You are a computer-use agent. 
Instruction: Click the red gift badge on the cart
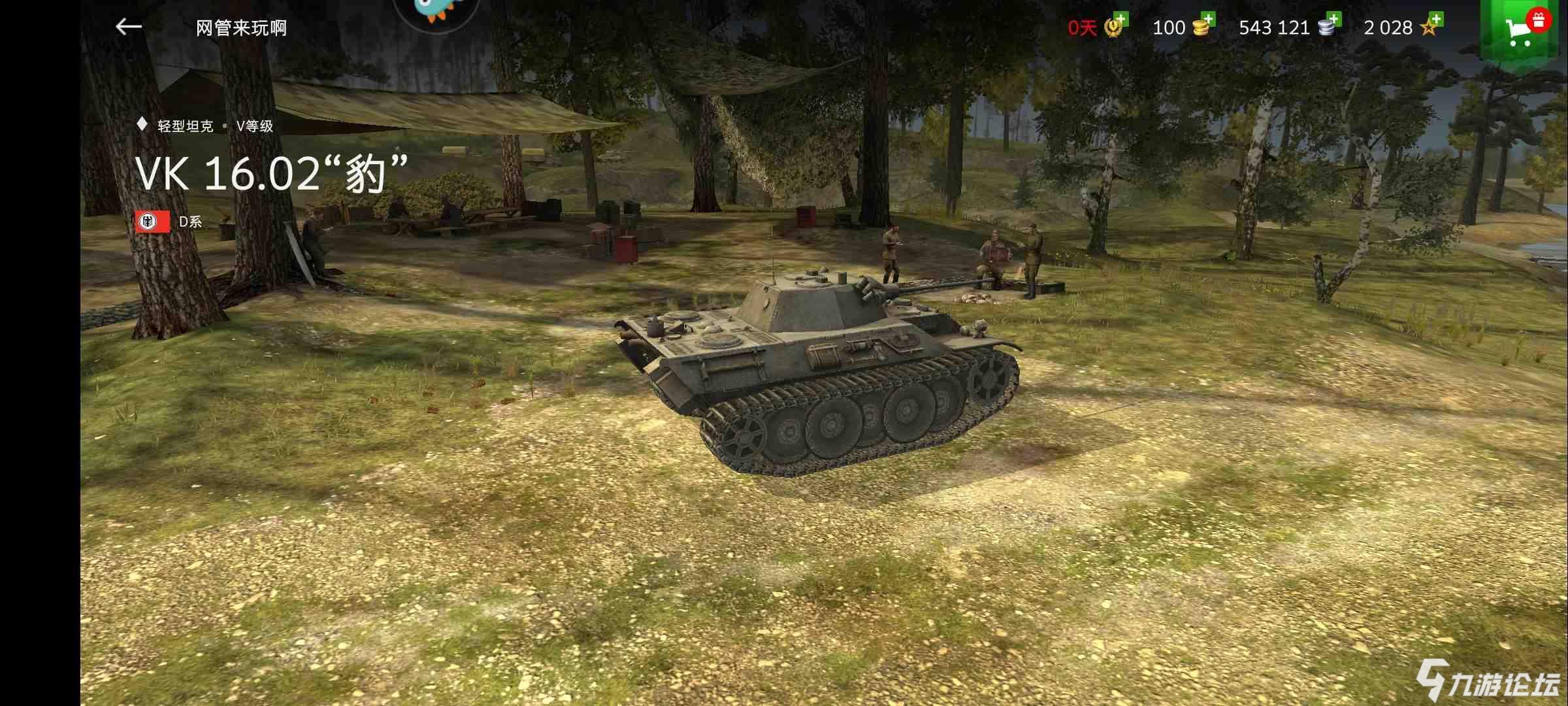1540,18
